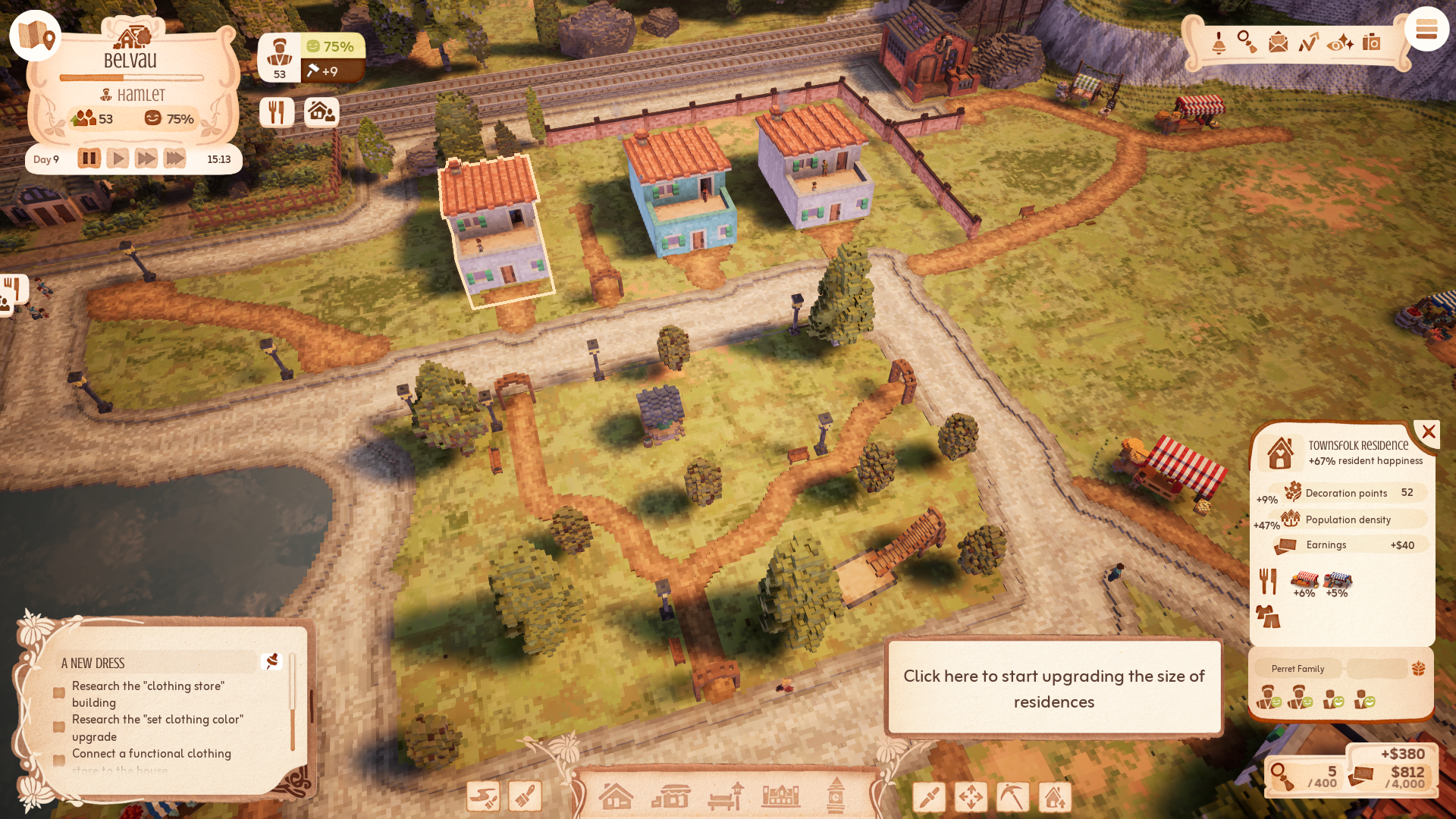Open the house building category
The image size is (1456, 819).
pos(616,796)
